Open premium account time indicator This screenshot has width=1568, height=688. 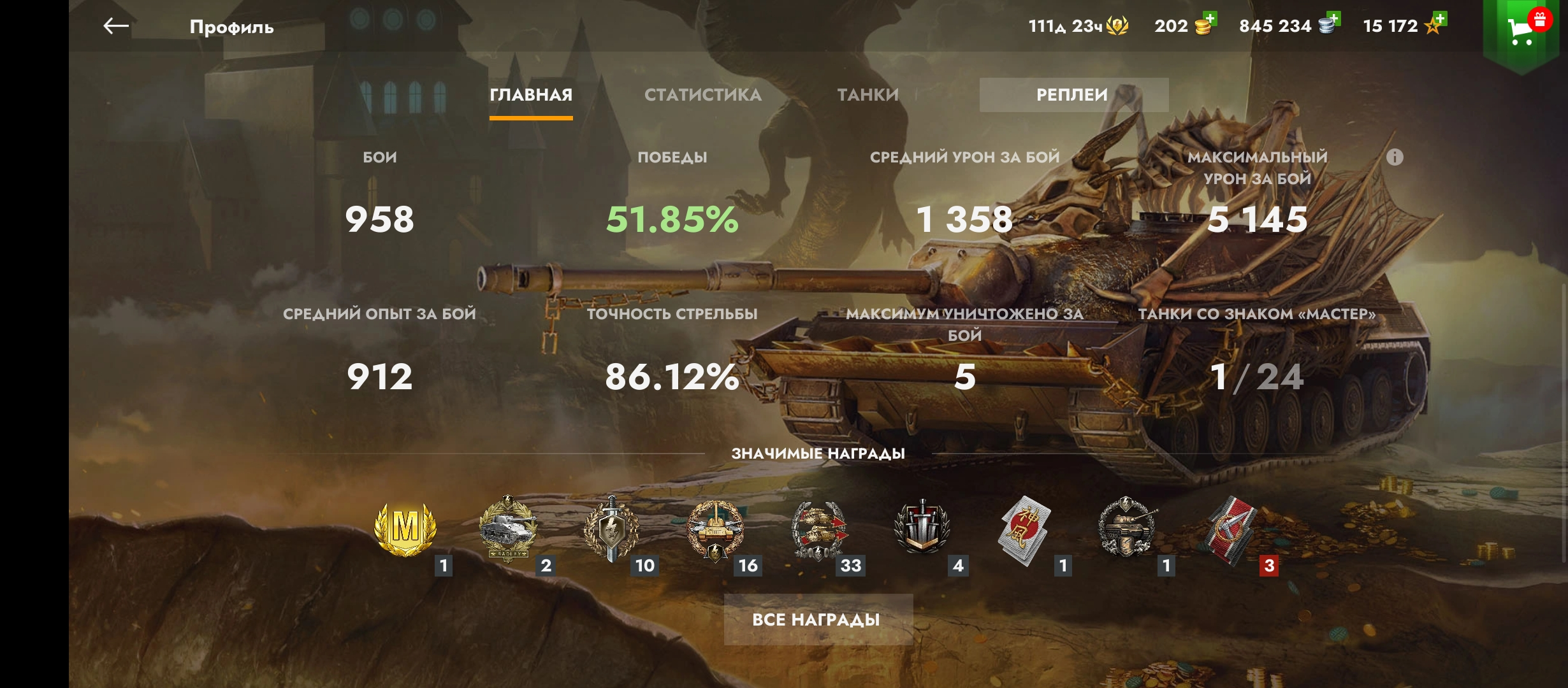(1078, 26)
